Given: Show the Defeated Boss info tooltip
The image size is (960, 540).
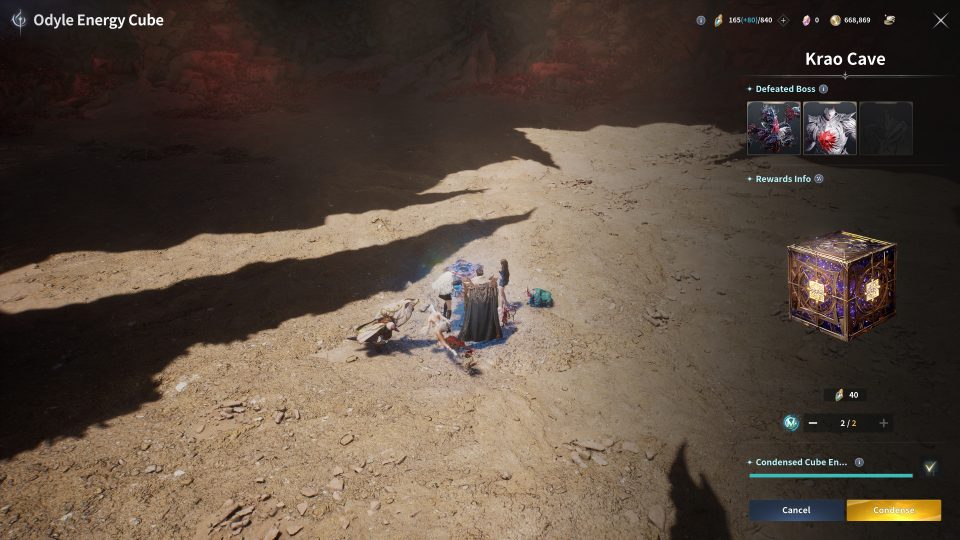Looking at the screenshot, I should pyautogui.click(x=823, y=89).
